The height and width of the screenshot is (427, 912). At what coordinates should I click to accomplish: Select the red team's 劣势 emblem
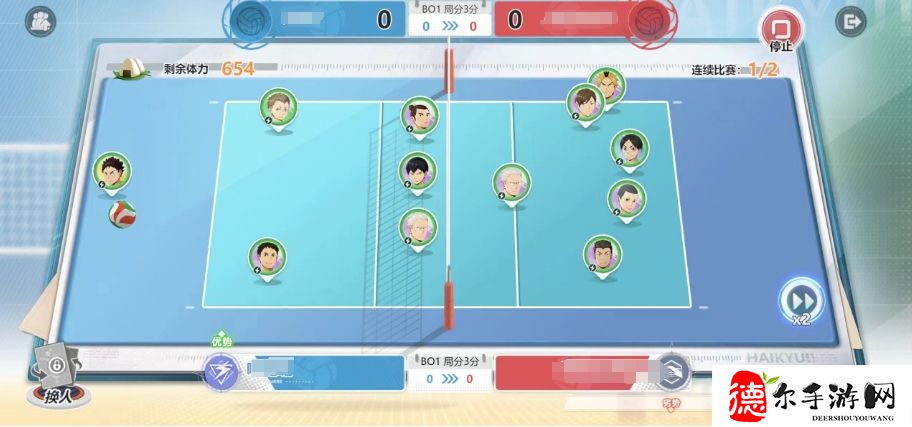point(673,374)
